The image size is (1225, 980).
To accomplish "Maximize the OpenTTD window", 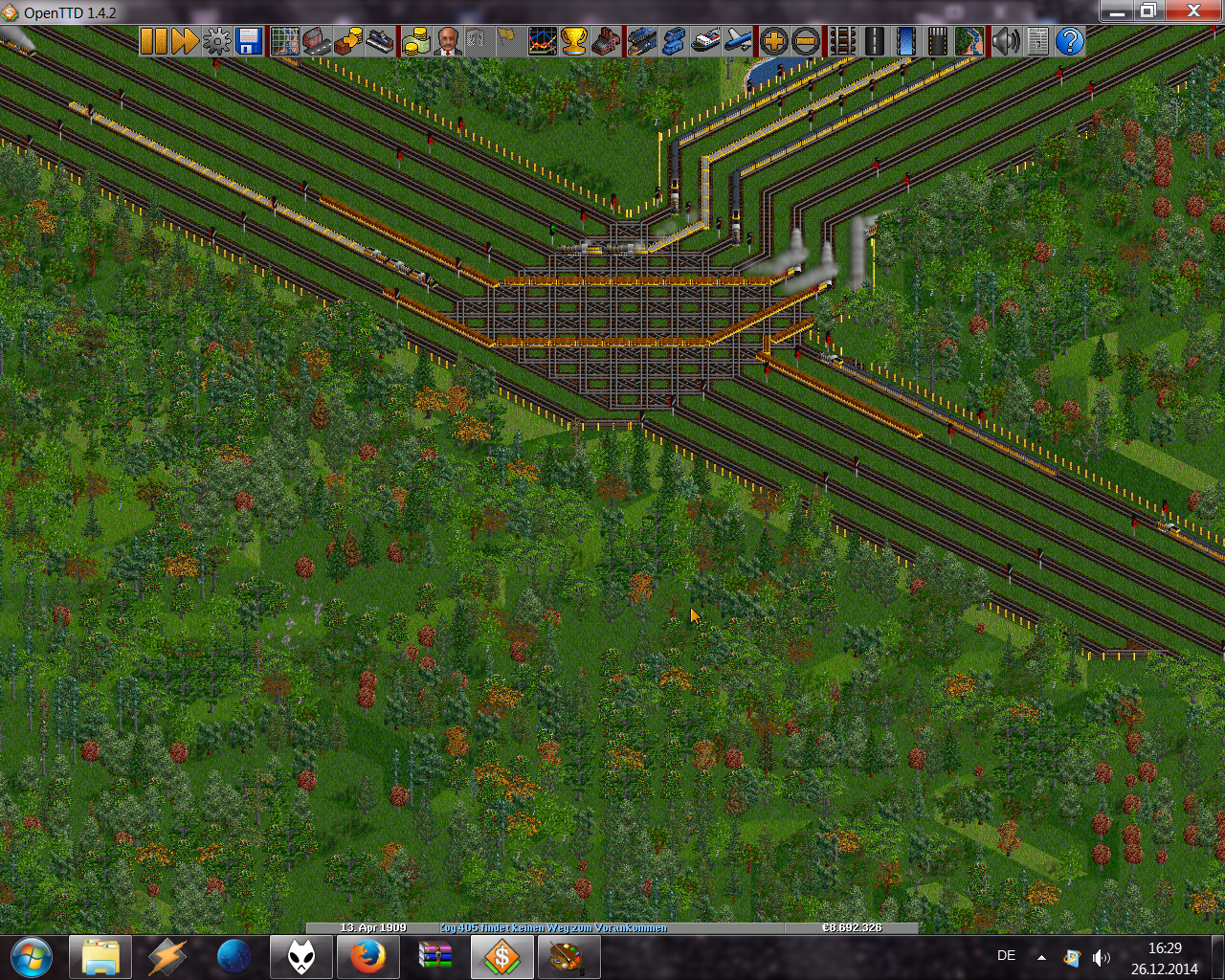I will pos(1148,11).
